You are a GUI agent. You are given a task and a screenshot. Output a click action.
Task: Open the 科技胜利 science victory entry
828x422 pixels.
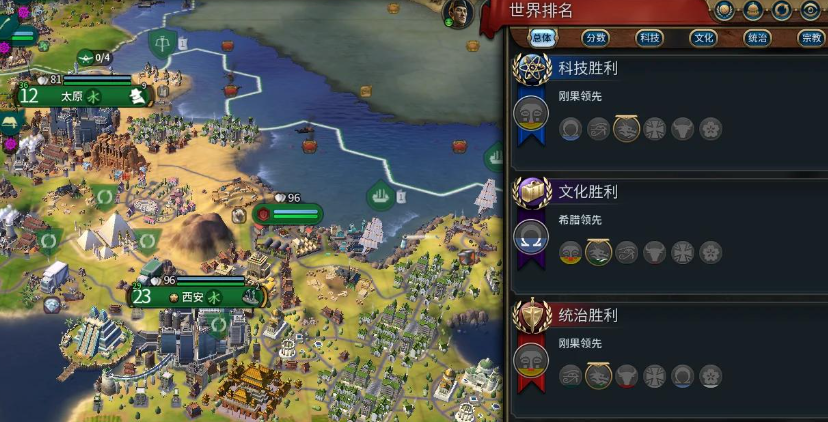click(588, 68)
